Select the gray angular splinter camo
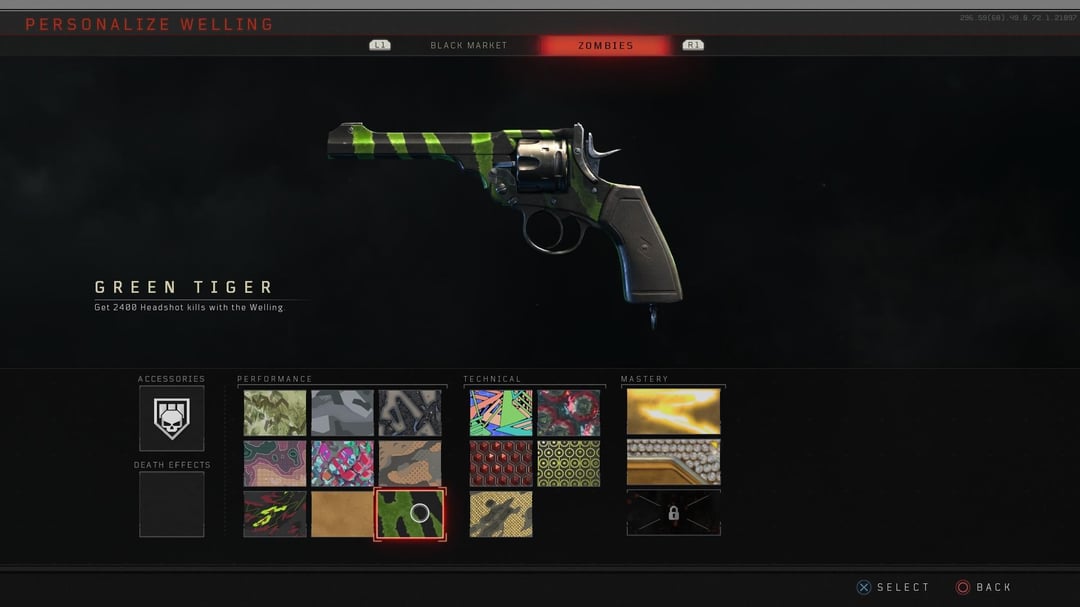This screenshot has height=607, width=1080. [342, 412]
